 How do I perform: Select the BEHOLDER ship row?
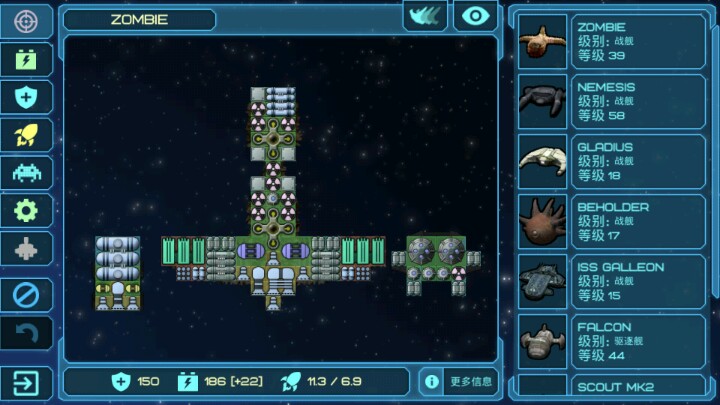(611, 222)
